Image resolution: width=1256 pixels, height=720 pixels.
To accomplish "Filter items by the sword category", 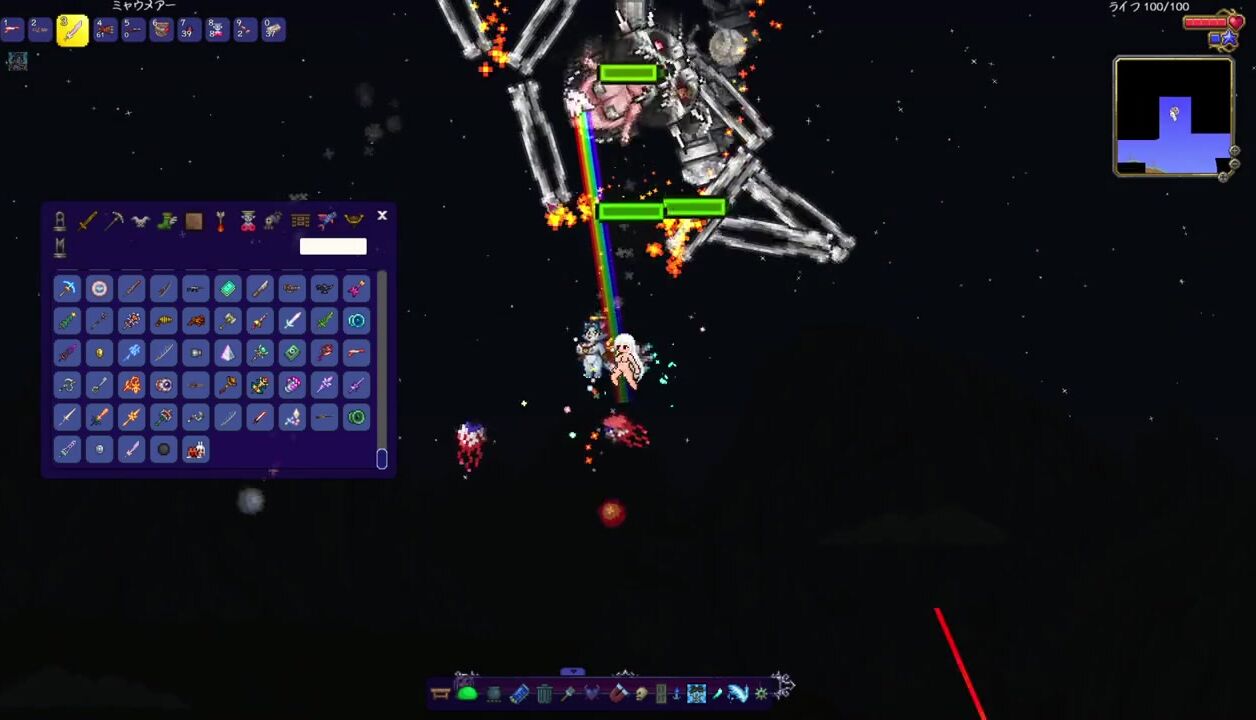I will click(87, 221).
